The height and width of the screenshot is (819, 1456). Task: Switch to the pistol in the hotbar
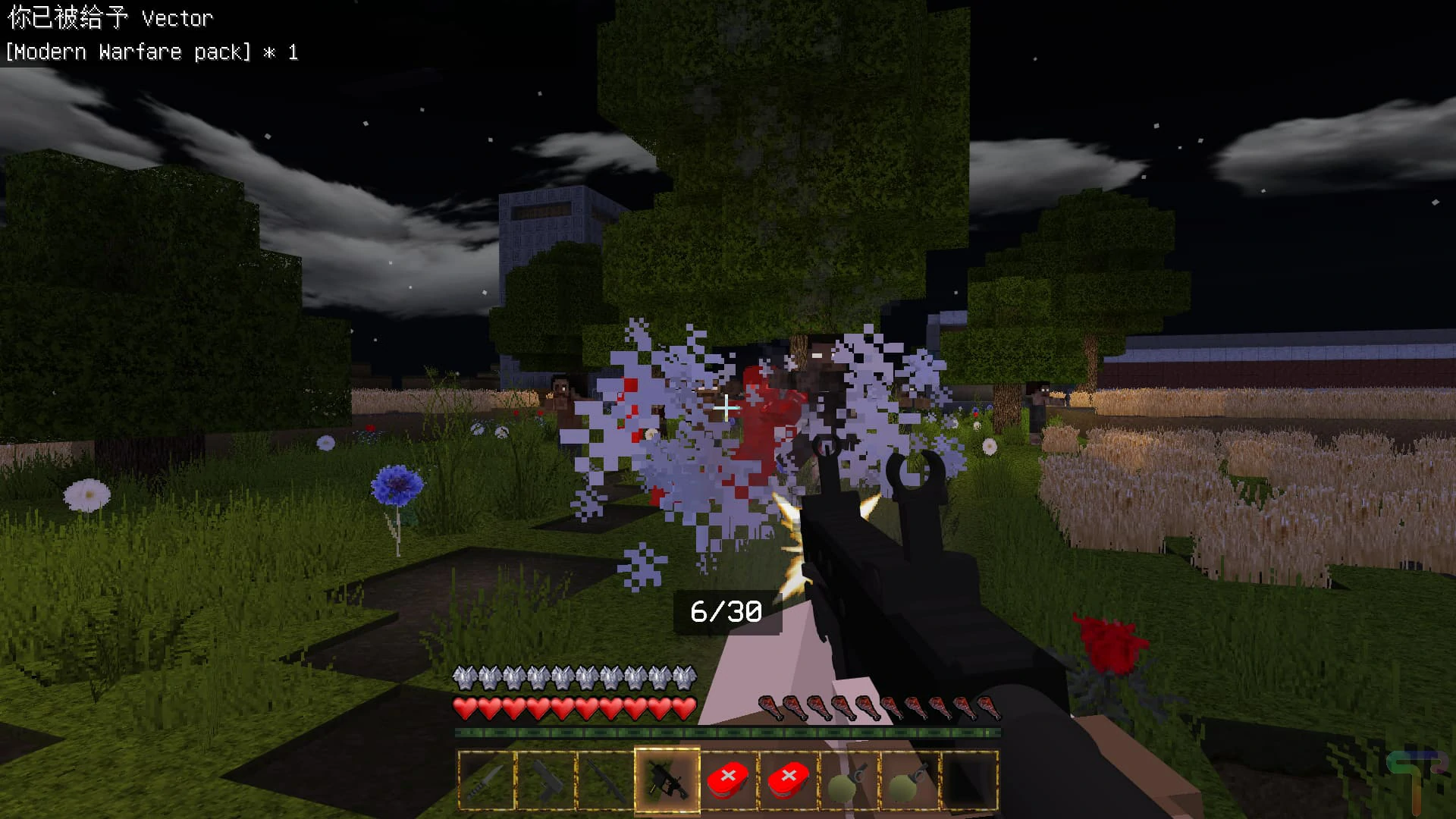coord(546,780)
